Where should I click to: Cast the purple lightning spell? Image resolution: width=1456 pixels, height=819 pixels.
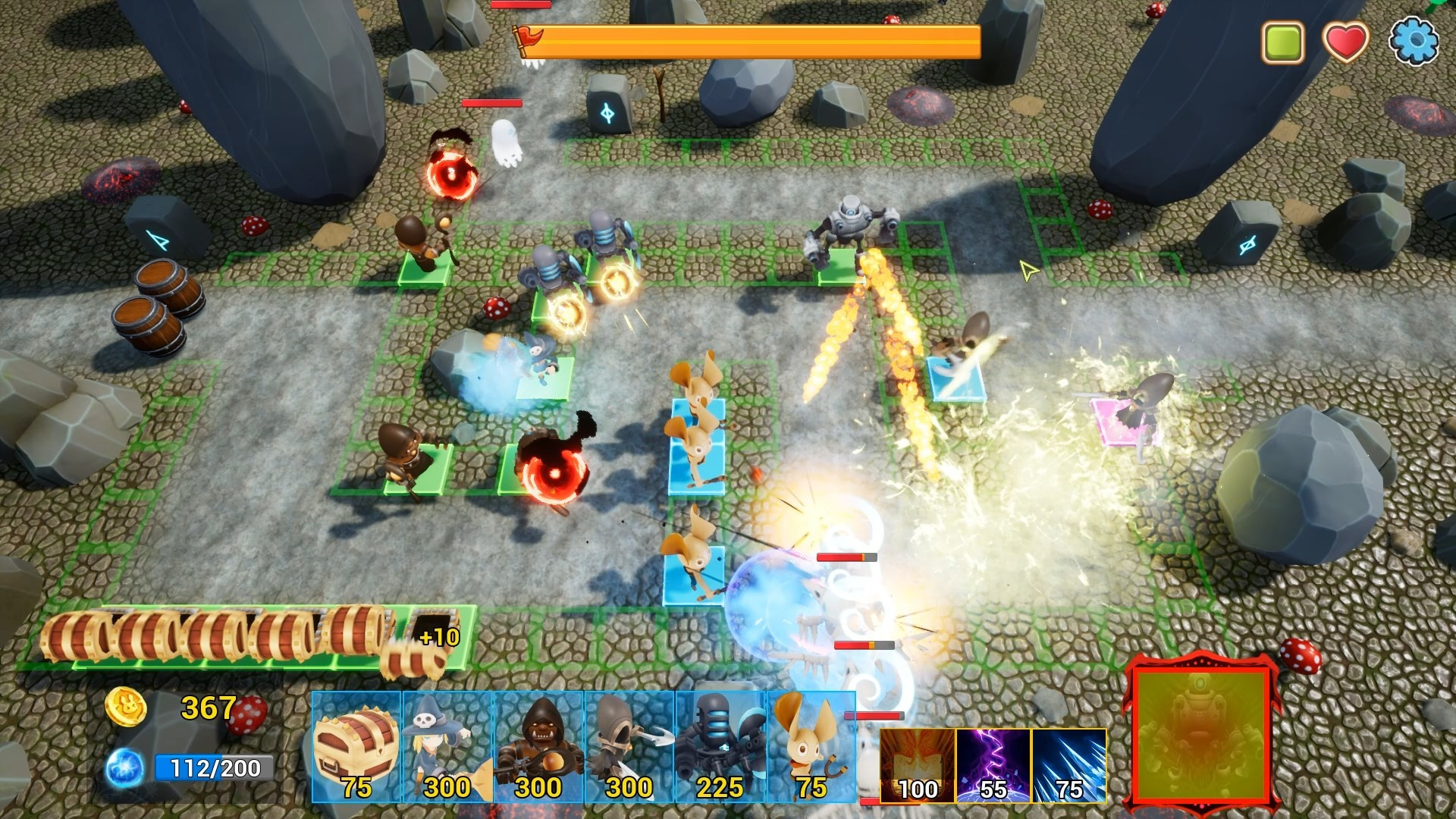pyautogui.click(x=993, y=764)
